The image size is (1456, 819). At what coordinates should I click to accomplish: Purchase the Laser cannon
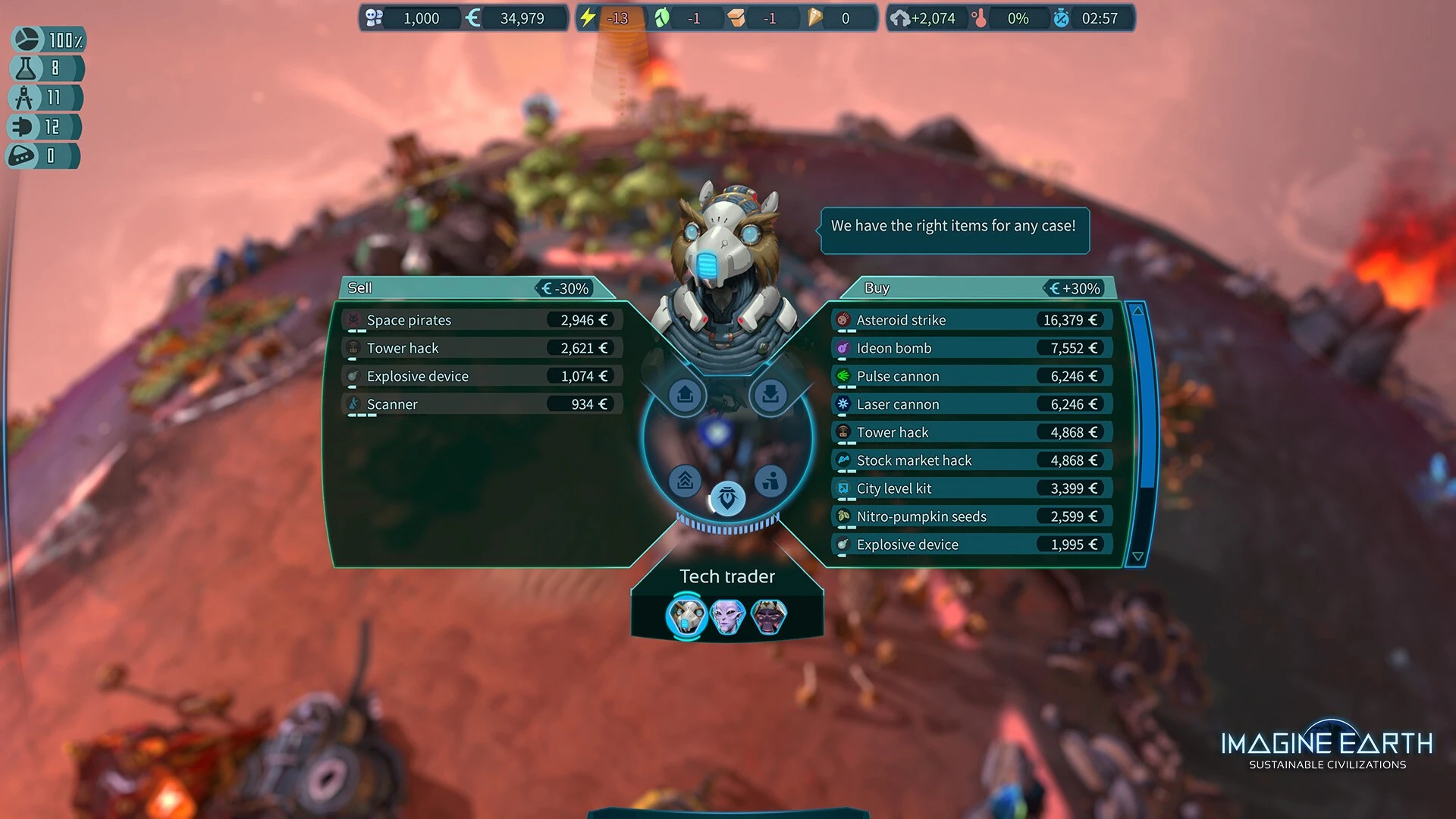(x=972, y=404)
